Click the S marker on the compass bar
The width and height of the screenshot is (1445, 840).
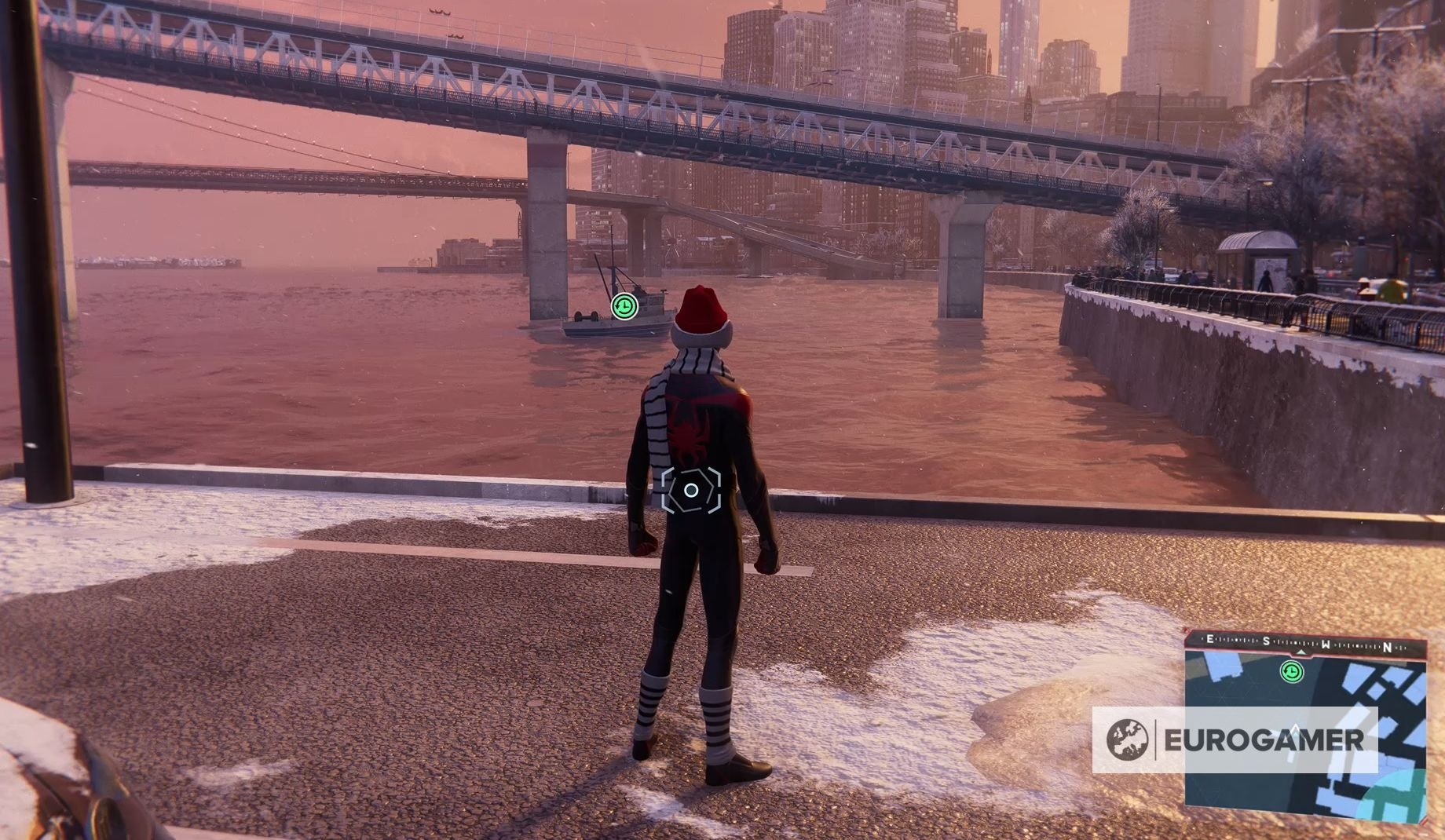click(x=1266, y=641)
